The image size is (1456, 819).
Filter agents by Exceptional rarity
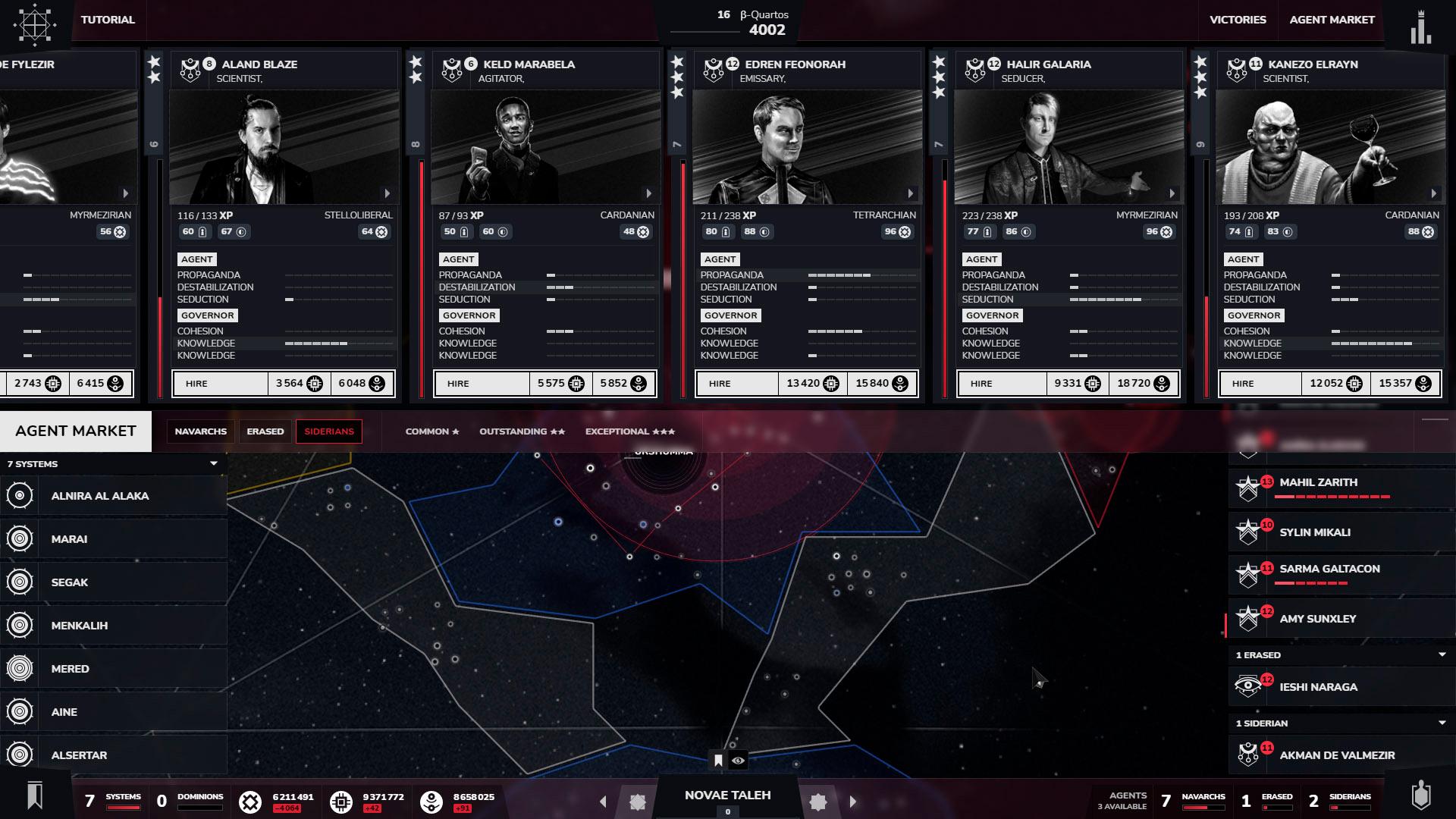[x=629, y=431]
